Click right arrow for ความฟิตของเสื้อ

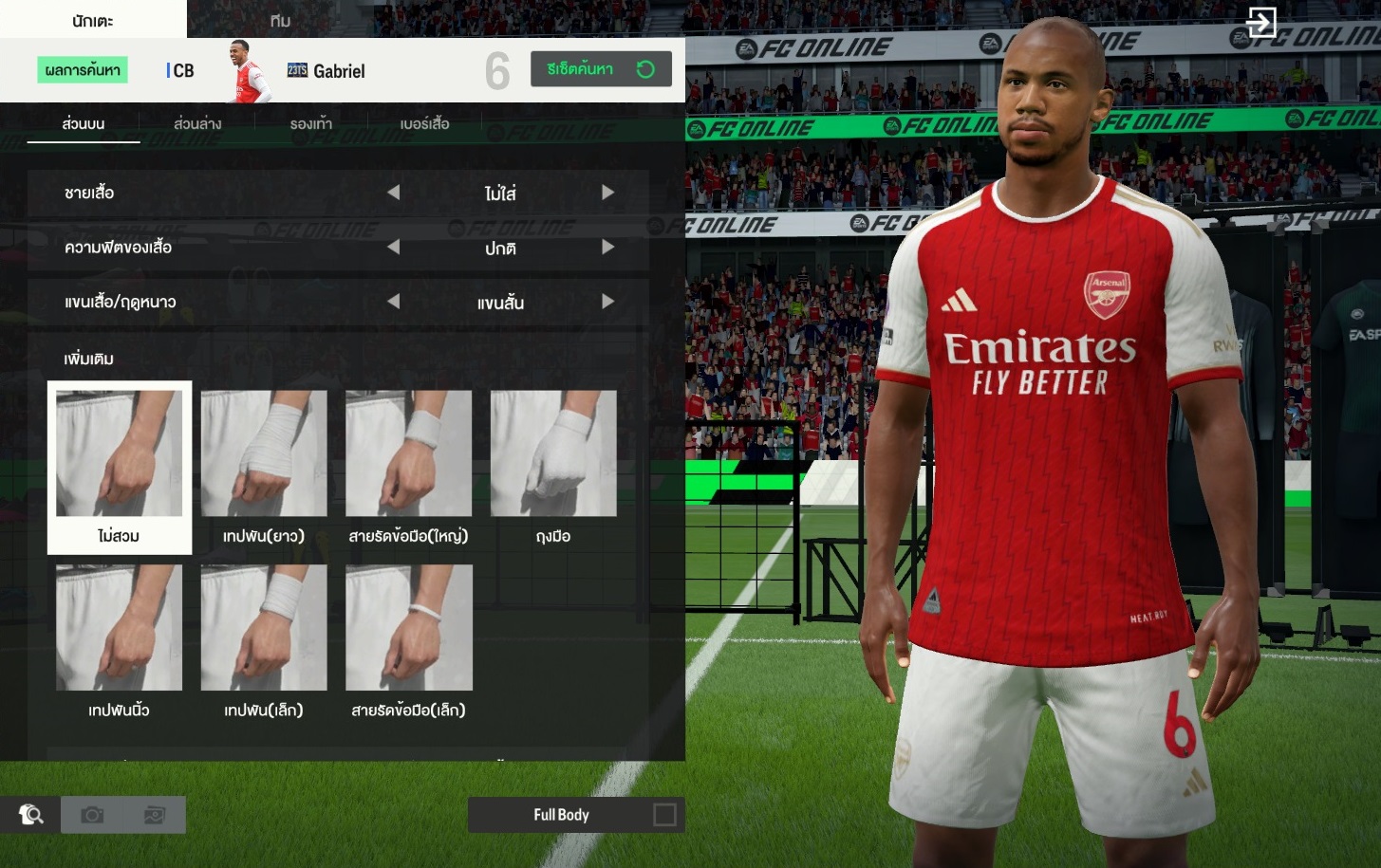click(x=607, y=248)
